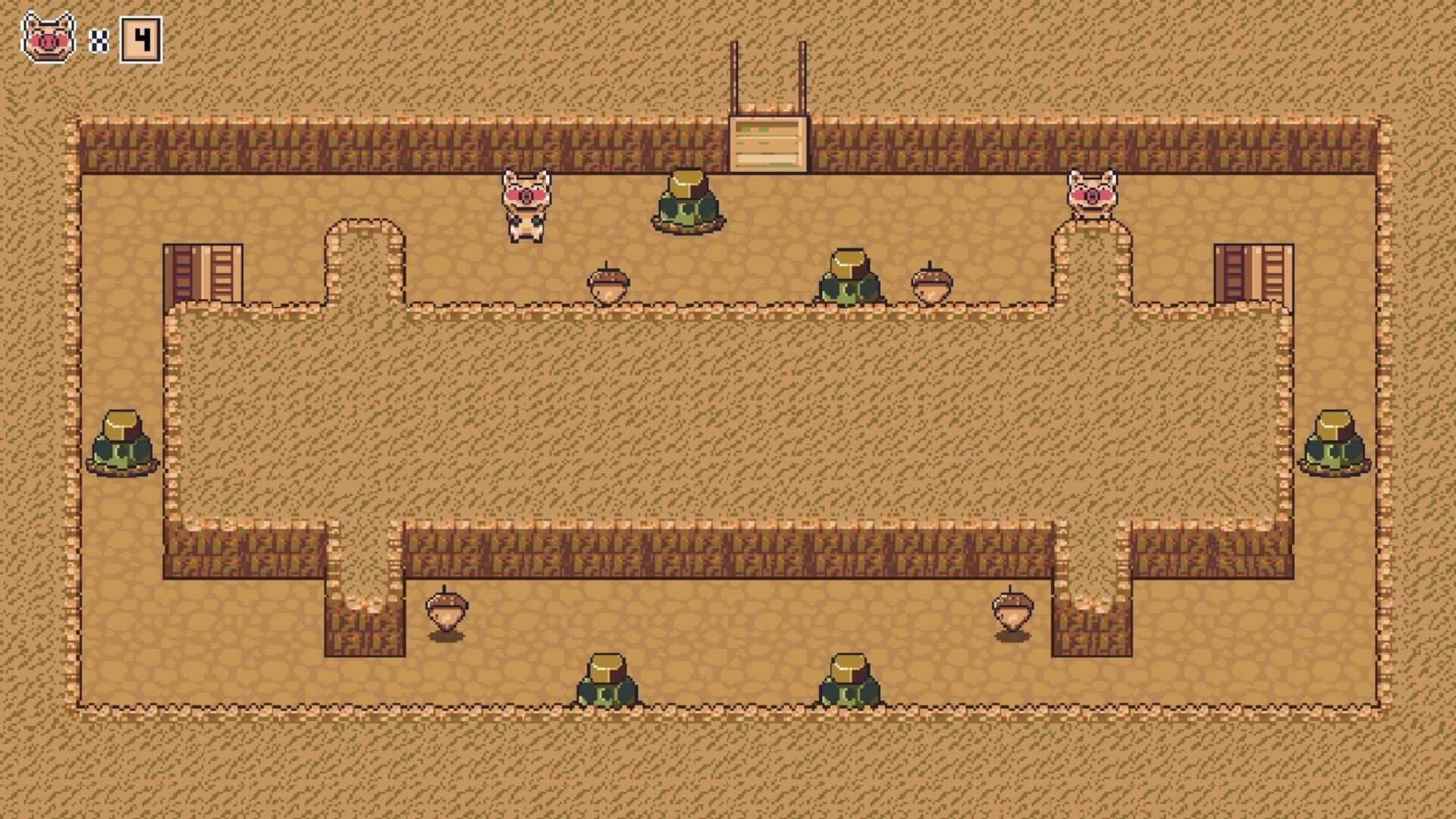Screen dimensions: 1456x819
Task: Click the pig head icon in the HUD
Action: [47, 36]
